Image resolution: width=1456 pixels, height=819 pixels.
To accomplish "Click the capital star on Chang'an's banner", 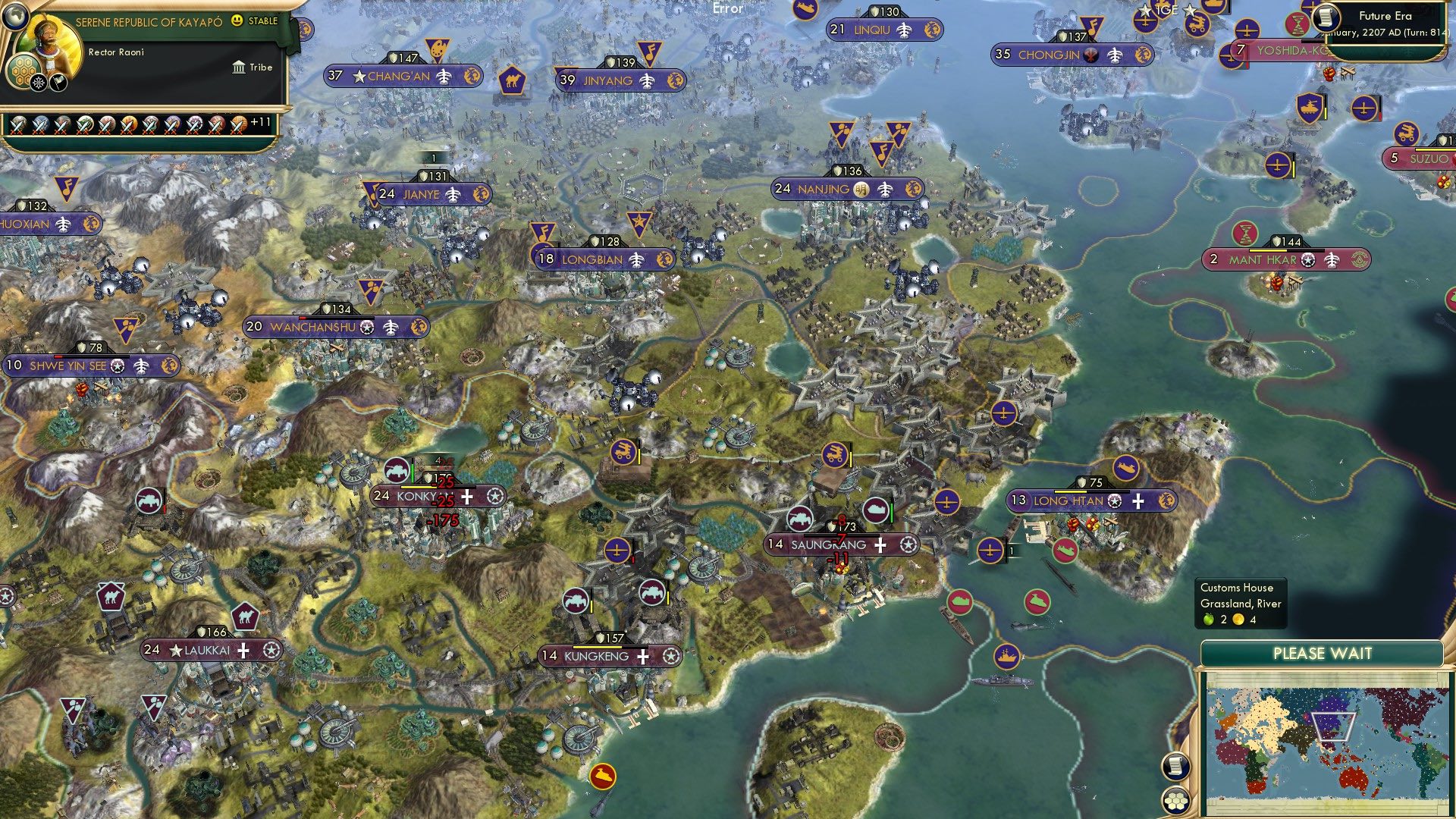I will point(358,76).
